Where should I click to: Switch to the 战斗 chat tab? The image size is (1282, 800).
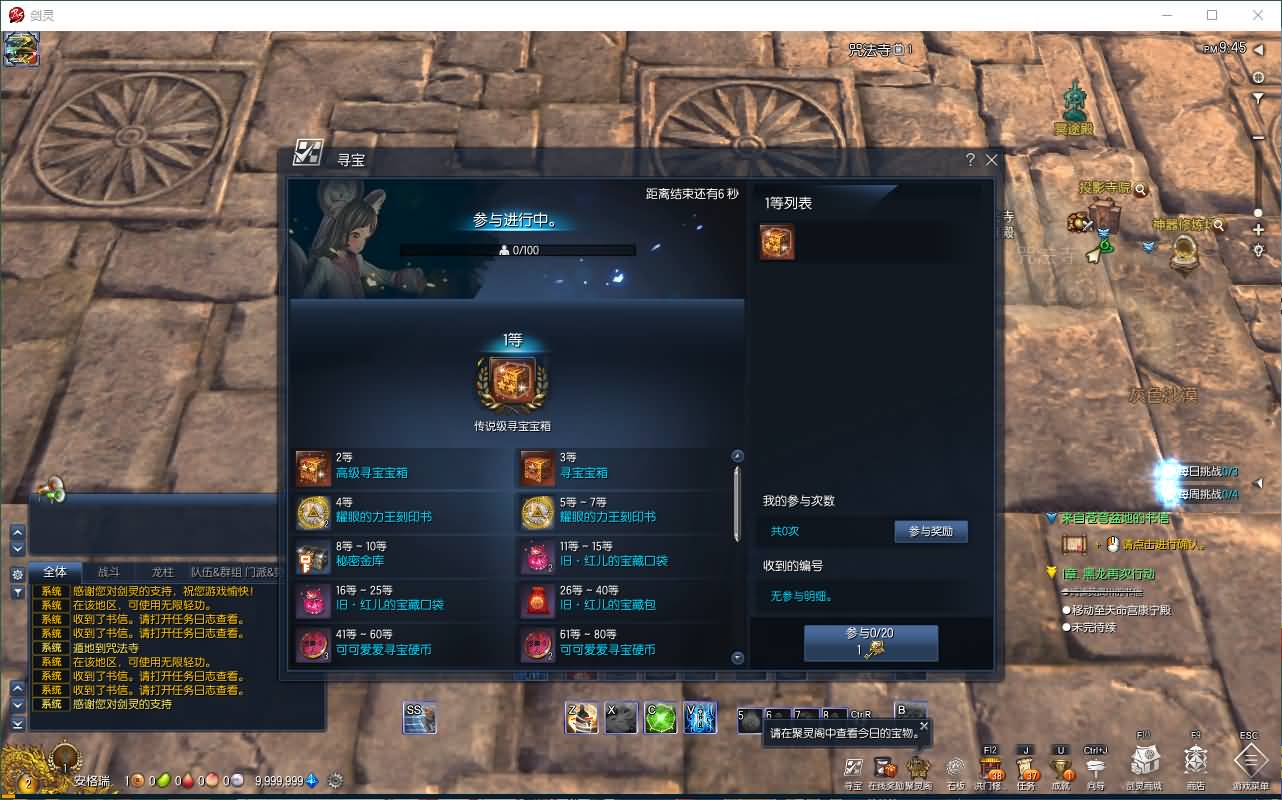[x=110, y=574]
